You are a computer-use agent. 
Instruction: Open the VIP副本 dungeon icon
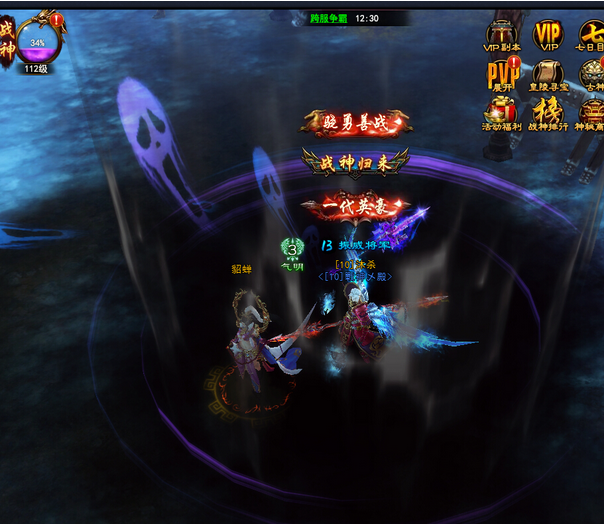coord(502,34)
